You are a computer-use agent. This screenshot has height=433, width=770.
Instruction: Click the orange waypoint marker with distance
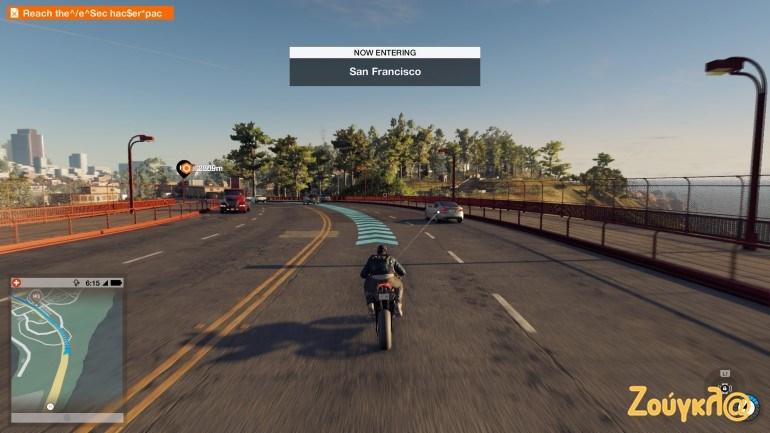(x=184, y=168)
